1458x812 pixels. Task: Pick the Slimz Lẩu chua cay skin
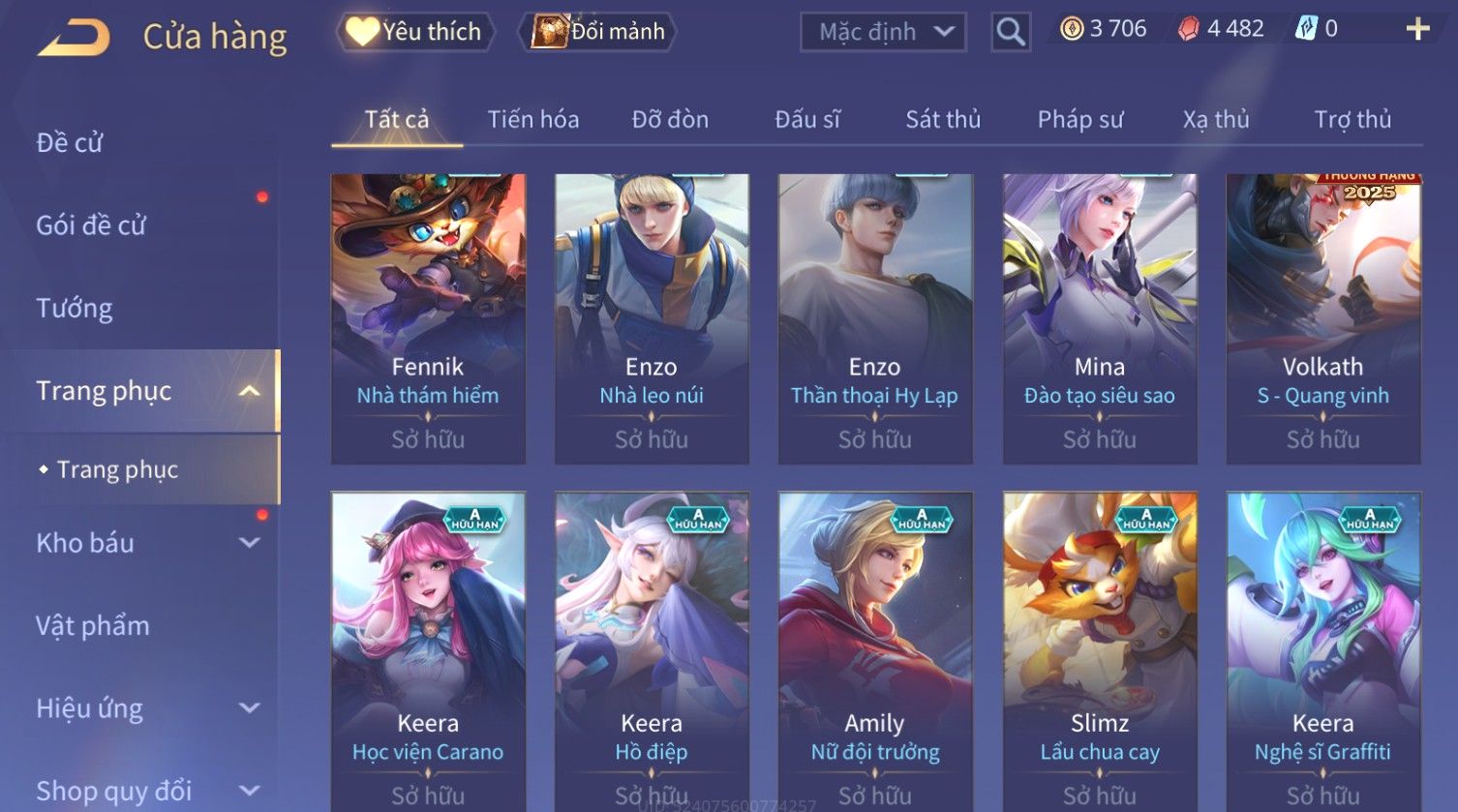tap(1100, 650)
